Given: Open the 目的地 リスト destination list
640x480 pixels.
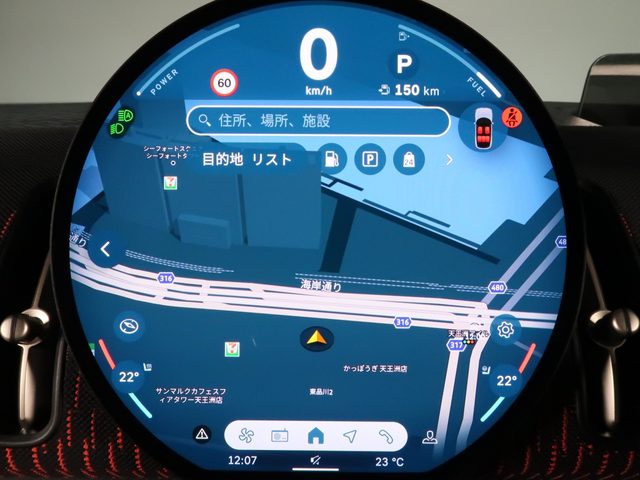Looking at the screenshot, I should 247,160.
